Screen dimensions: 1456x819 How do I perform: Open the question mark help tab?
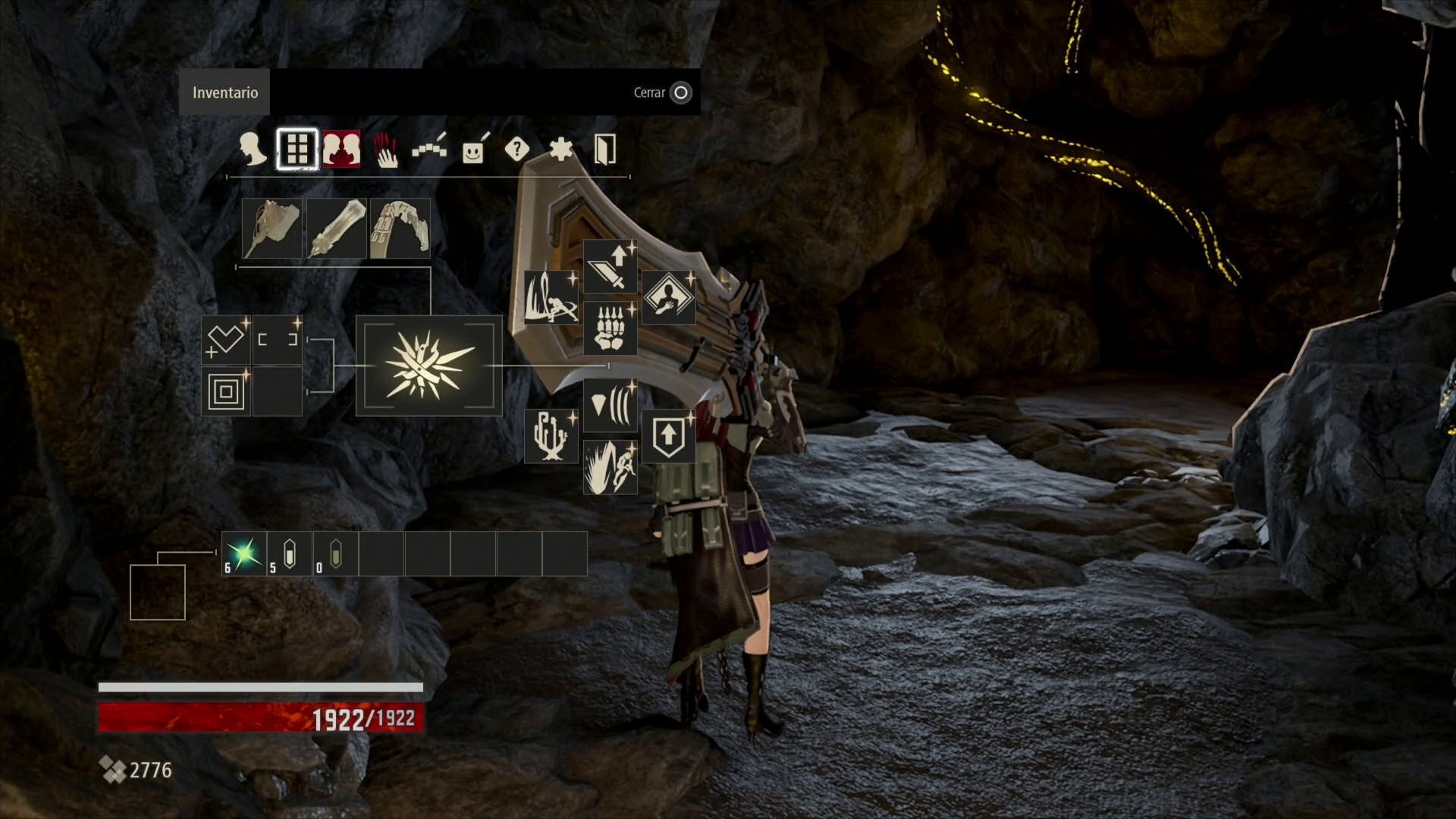(516, 149)
